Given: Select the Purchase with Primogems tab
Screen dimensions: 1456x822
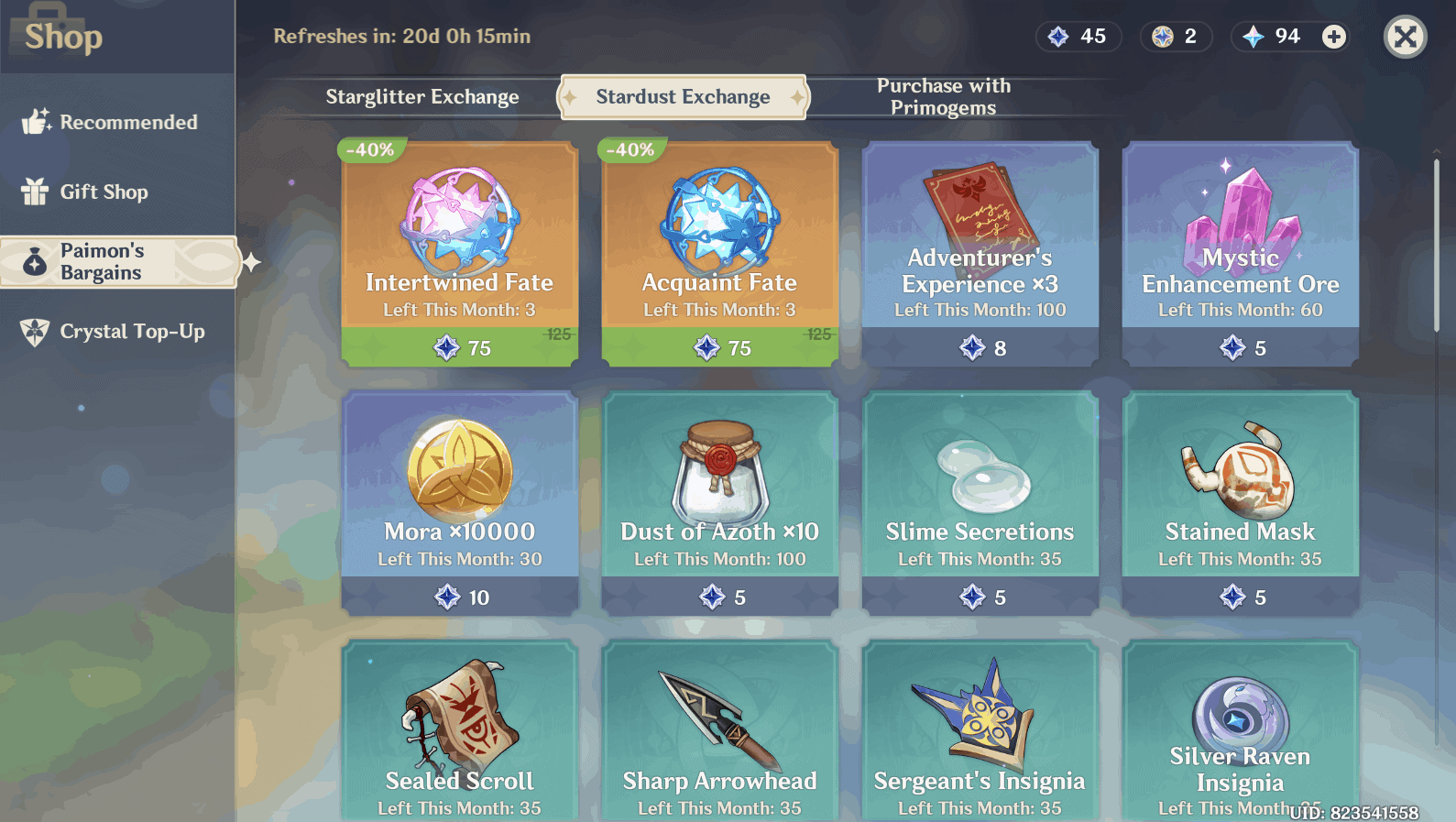Looking at the screenshot, I should click(943, 96).
